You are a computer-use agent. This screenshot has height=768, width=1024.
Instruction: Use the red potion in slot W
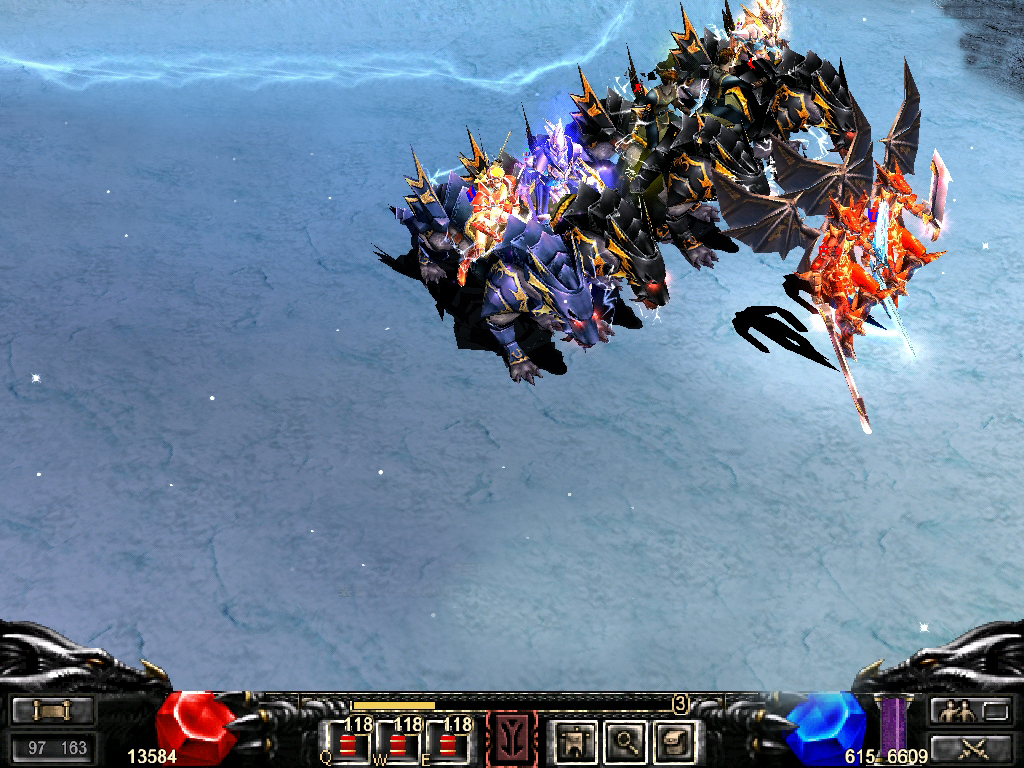[397, 744]
